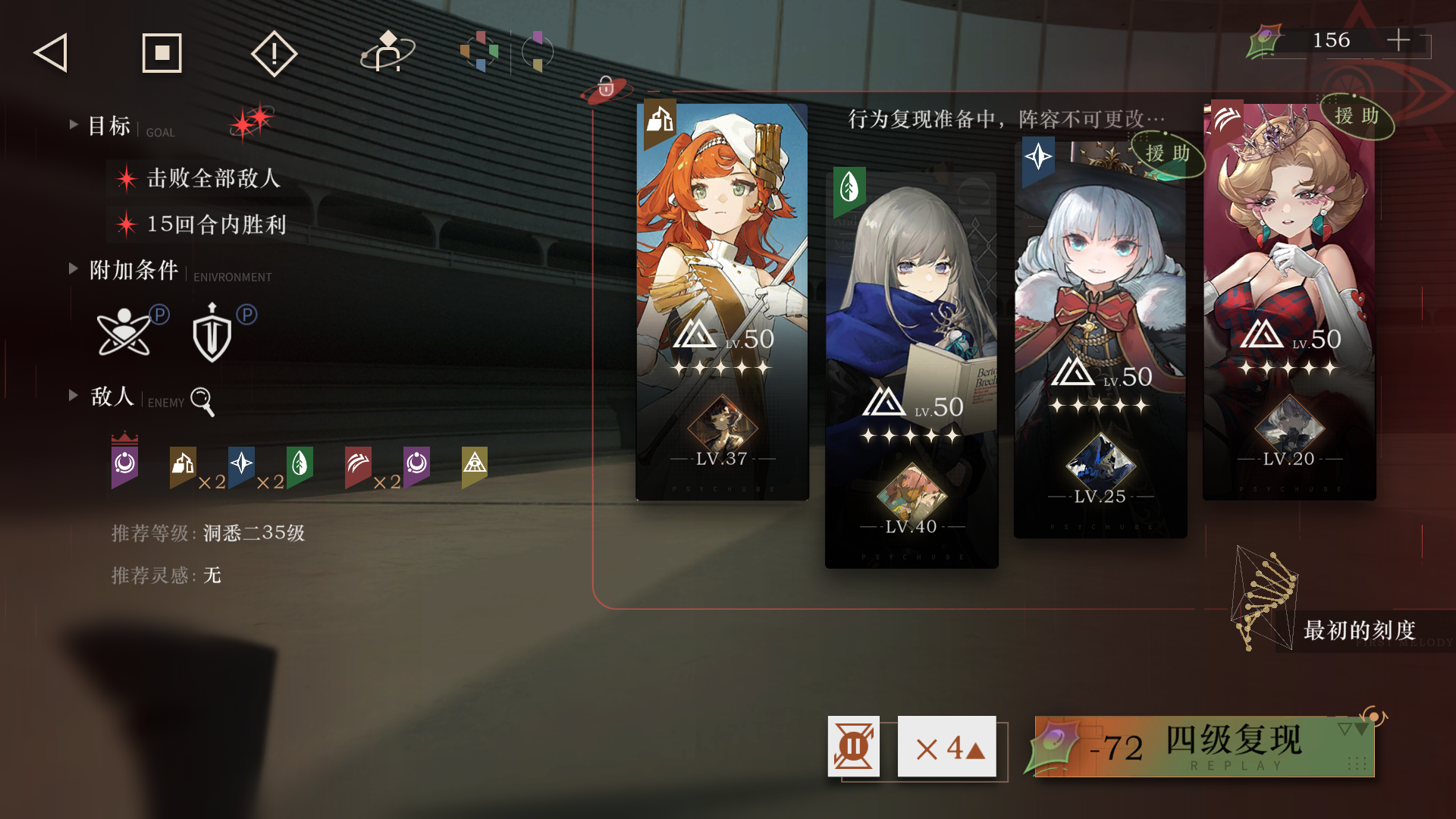This screenshot has width=1456, height=819.
Task: Open the stop square icon in the top bar
Action: [162, 52]
